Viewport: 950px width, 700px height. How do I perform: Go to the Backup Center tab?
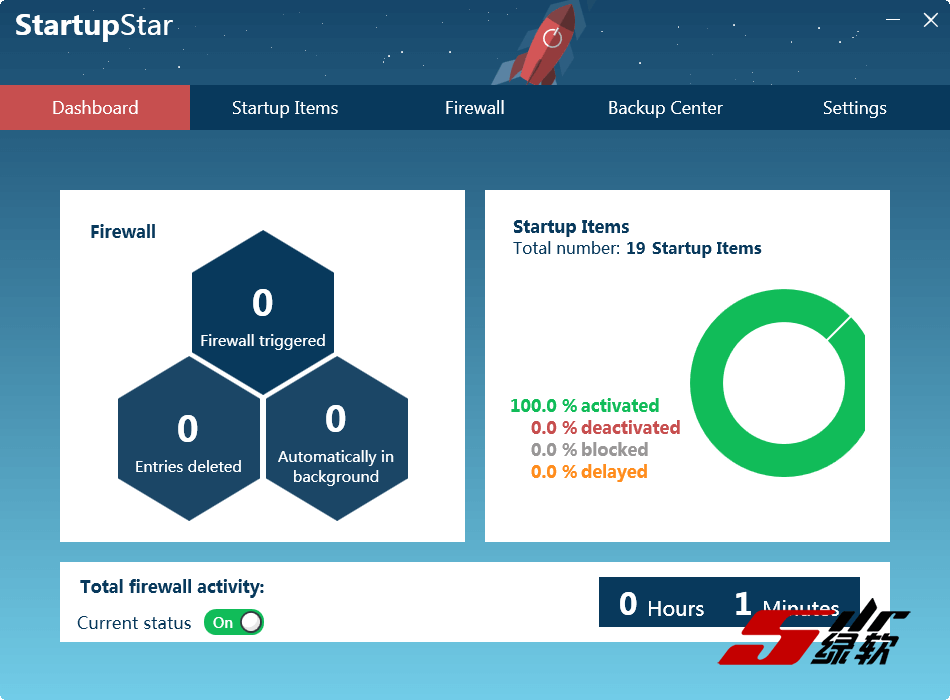click(x=665, y=108)
